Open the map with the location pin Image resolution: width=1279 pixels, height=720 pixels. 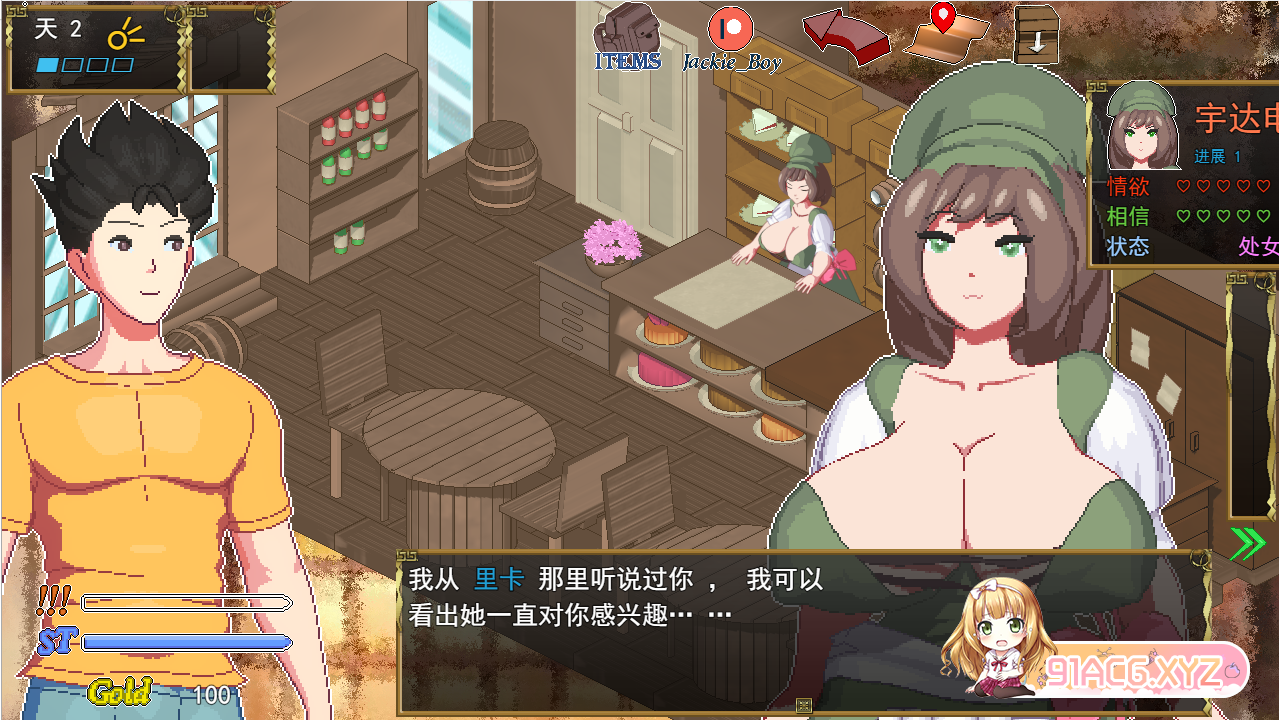click(x=945, y=32)
